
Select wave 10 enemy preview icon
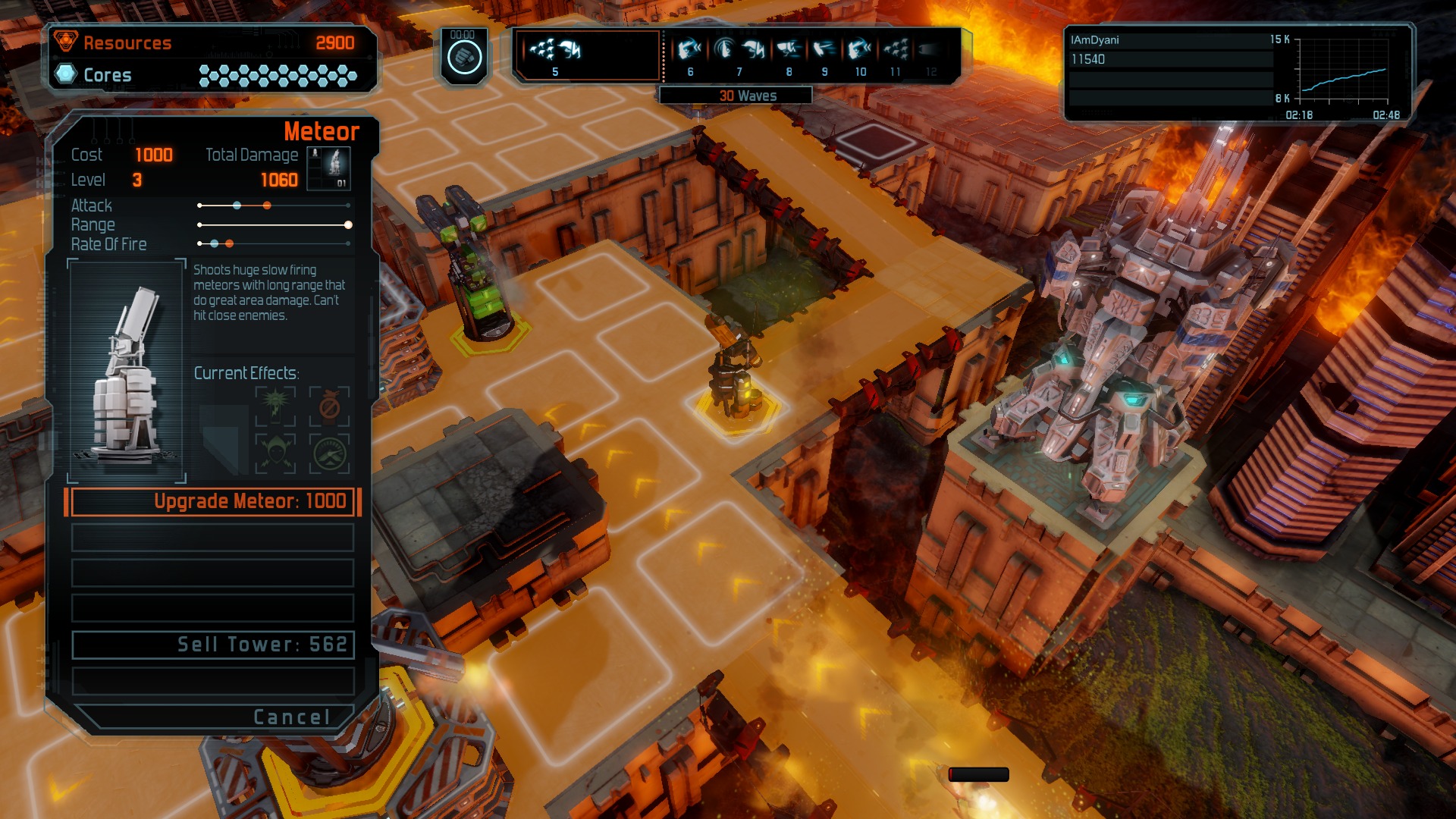(859, 49)
